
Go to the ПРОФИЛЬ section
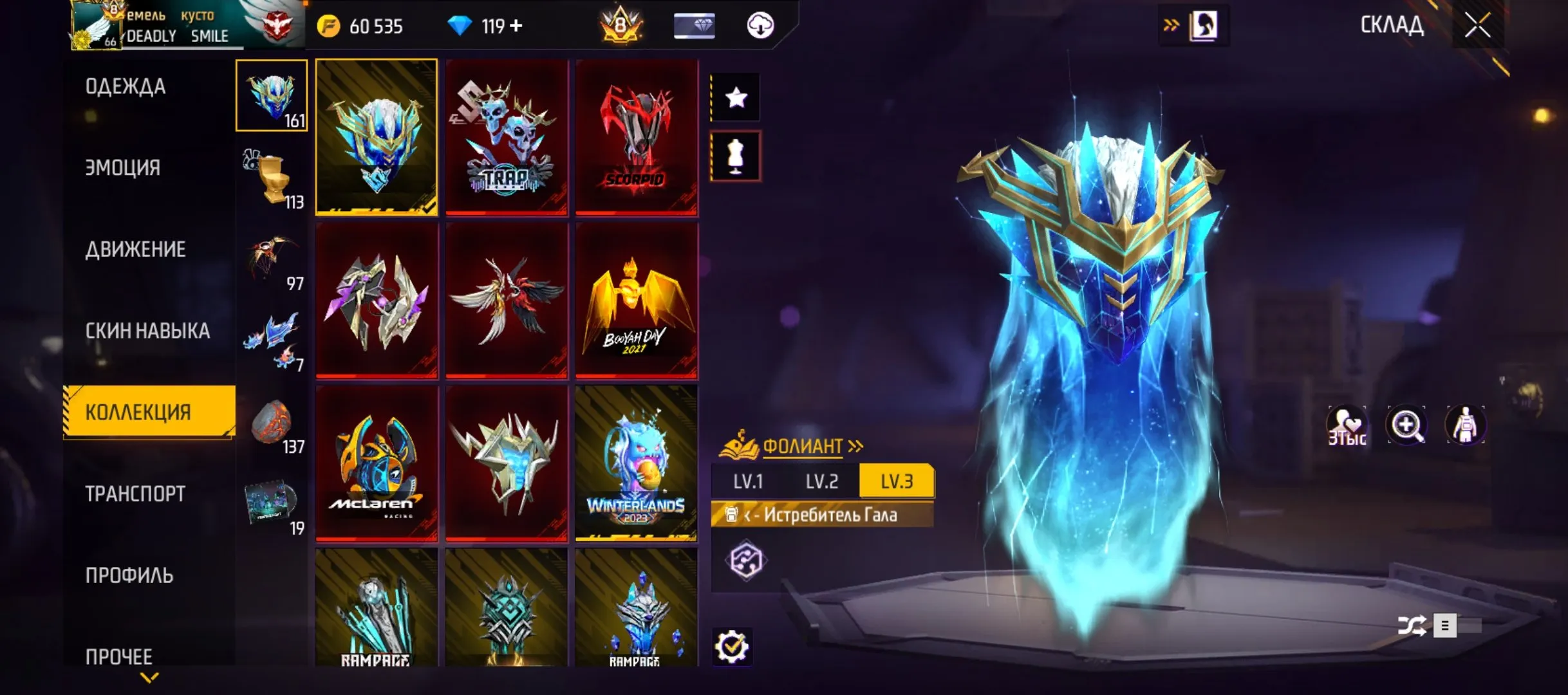click(x=129, y=575)
